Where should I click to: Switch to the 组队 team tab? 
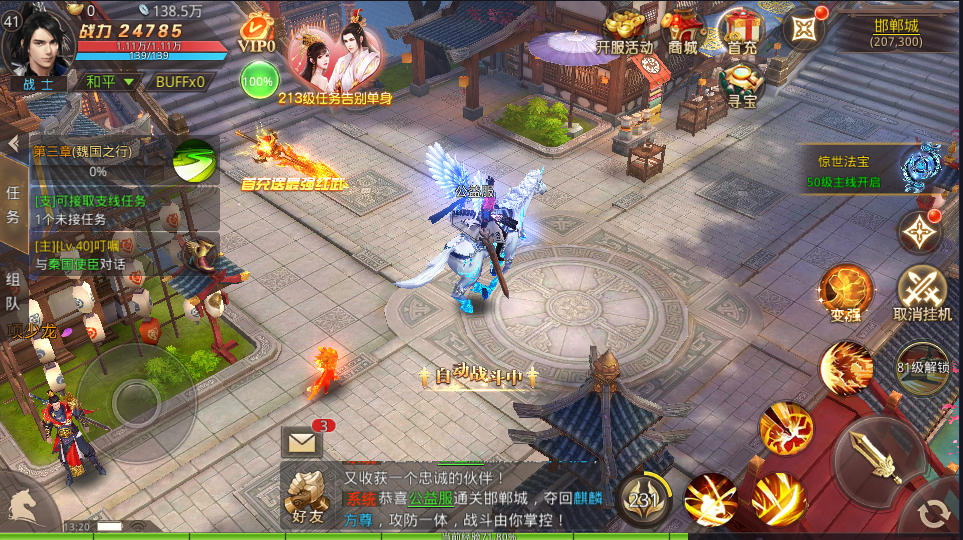point(13,290)
